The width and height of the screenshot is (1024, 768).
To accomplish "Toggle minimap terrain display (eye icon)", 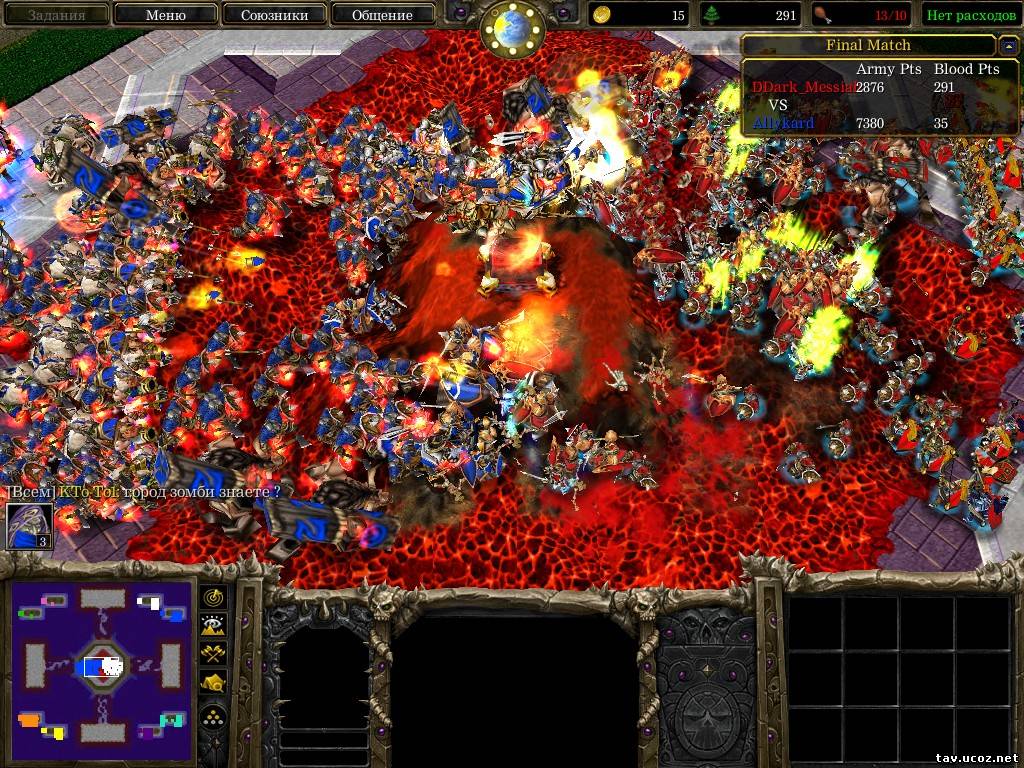I will [x=213, y=625].
